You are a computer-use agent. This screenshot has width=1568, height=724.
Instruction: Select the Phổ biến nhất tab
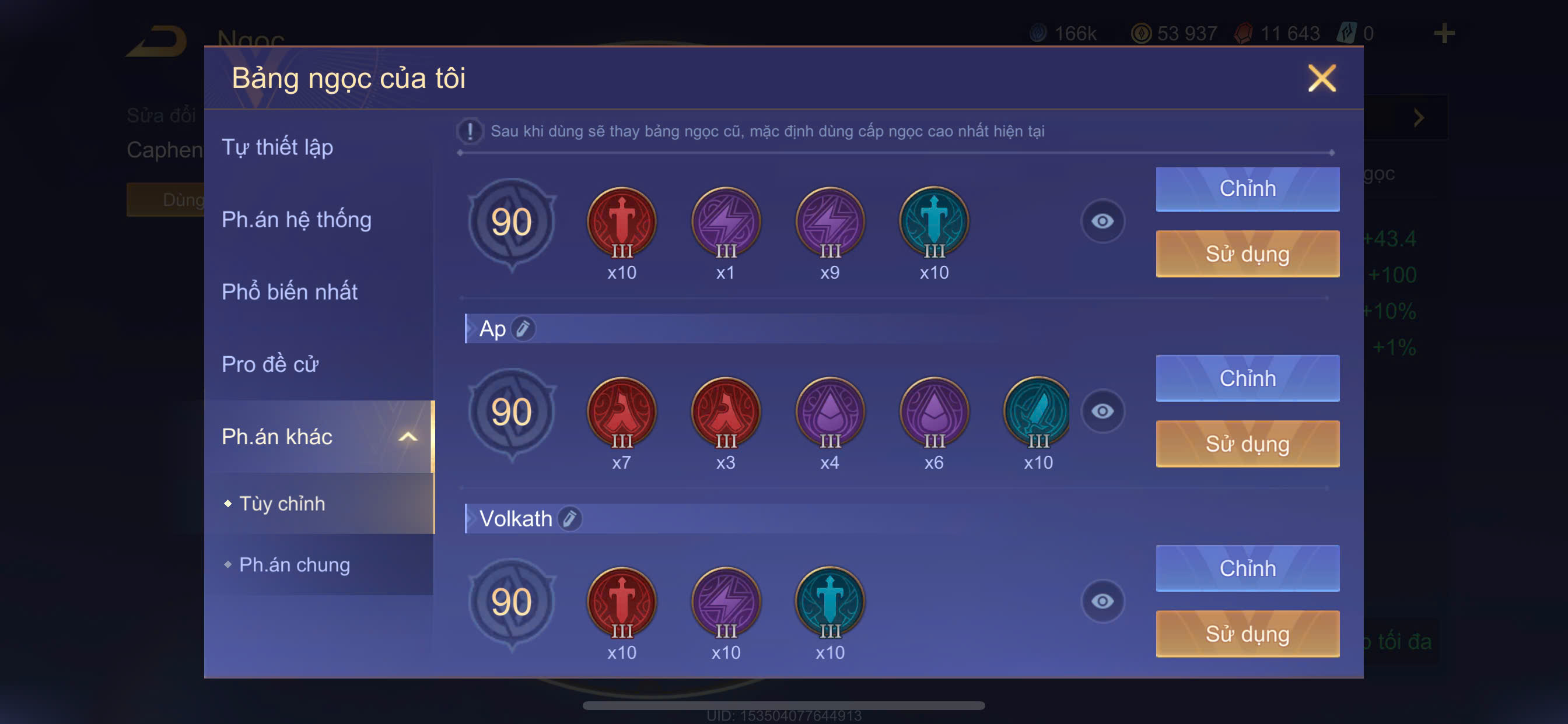point(289,291)
